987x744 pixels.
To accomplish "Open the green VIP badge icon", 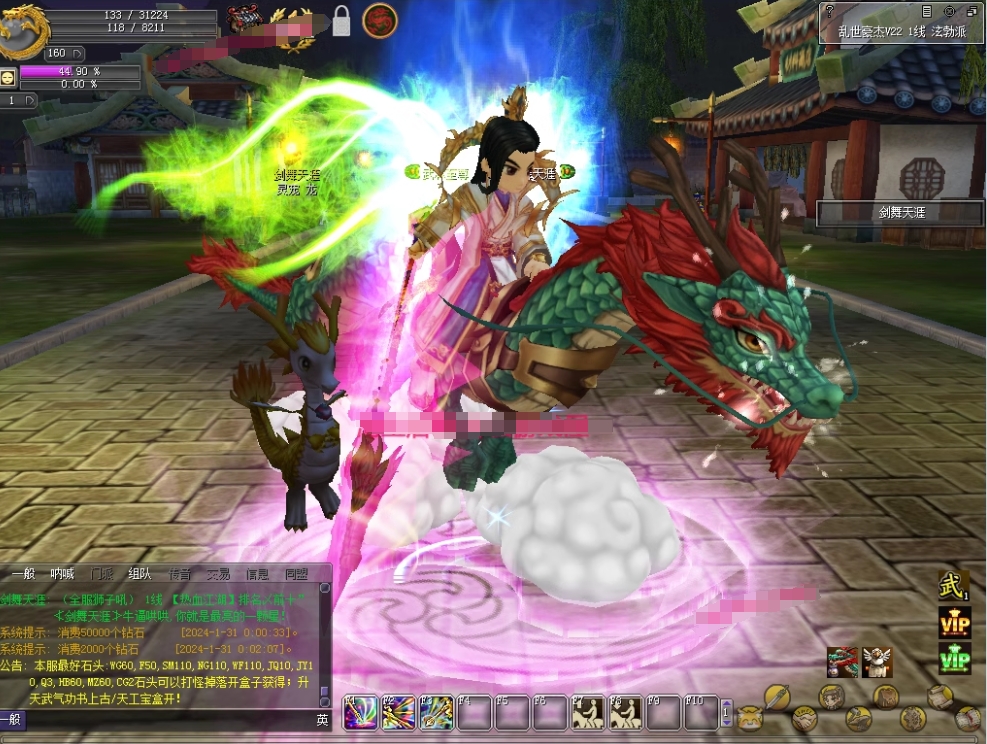I will point(954,659).
